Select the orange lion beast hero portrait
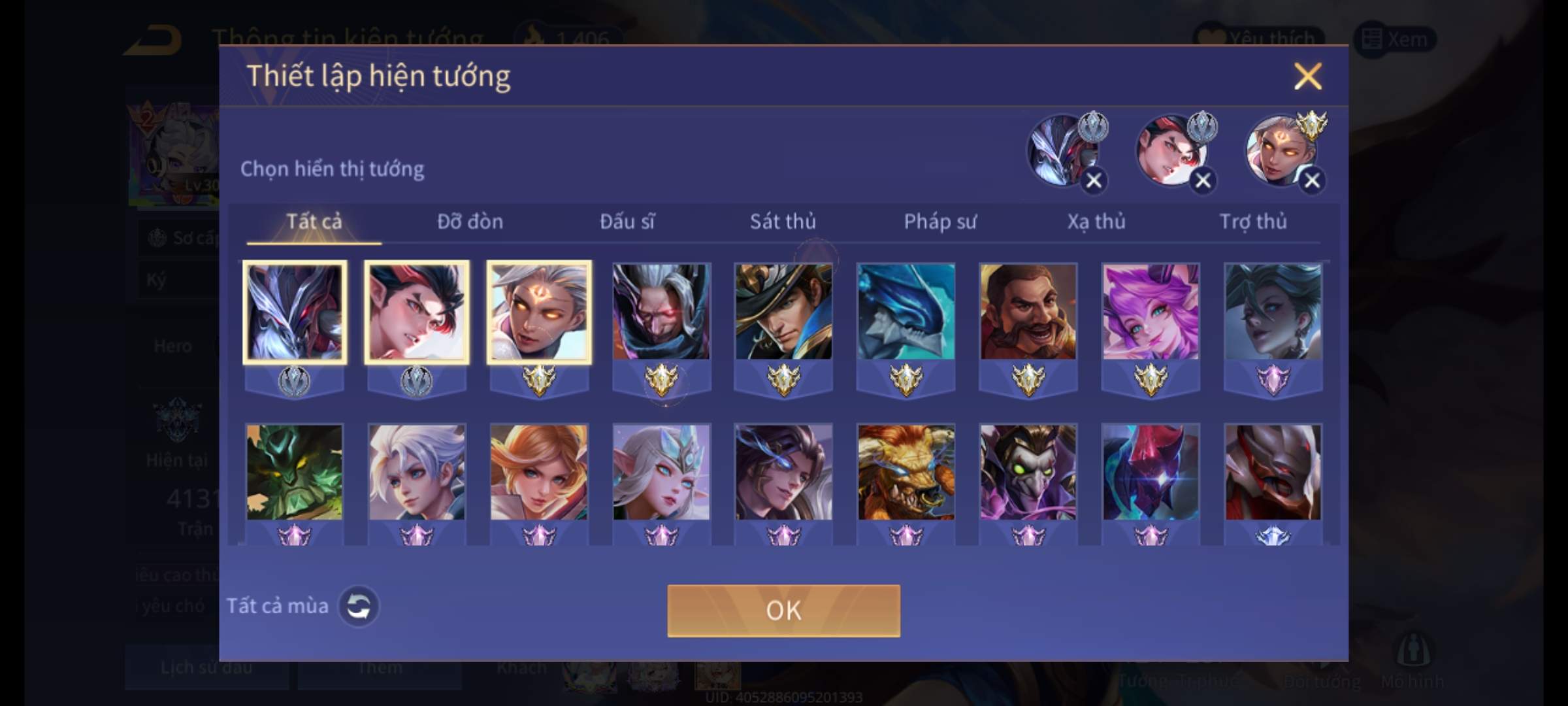This screenshot has height=706, width=1568. click(x=906, y=472)
